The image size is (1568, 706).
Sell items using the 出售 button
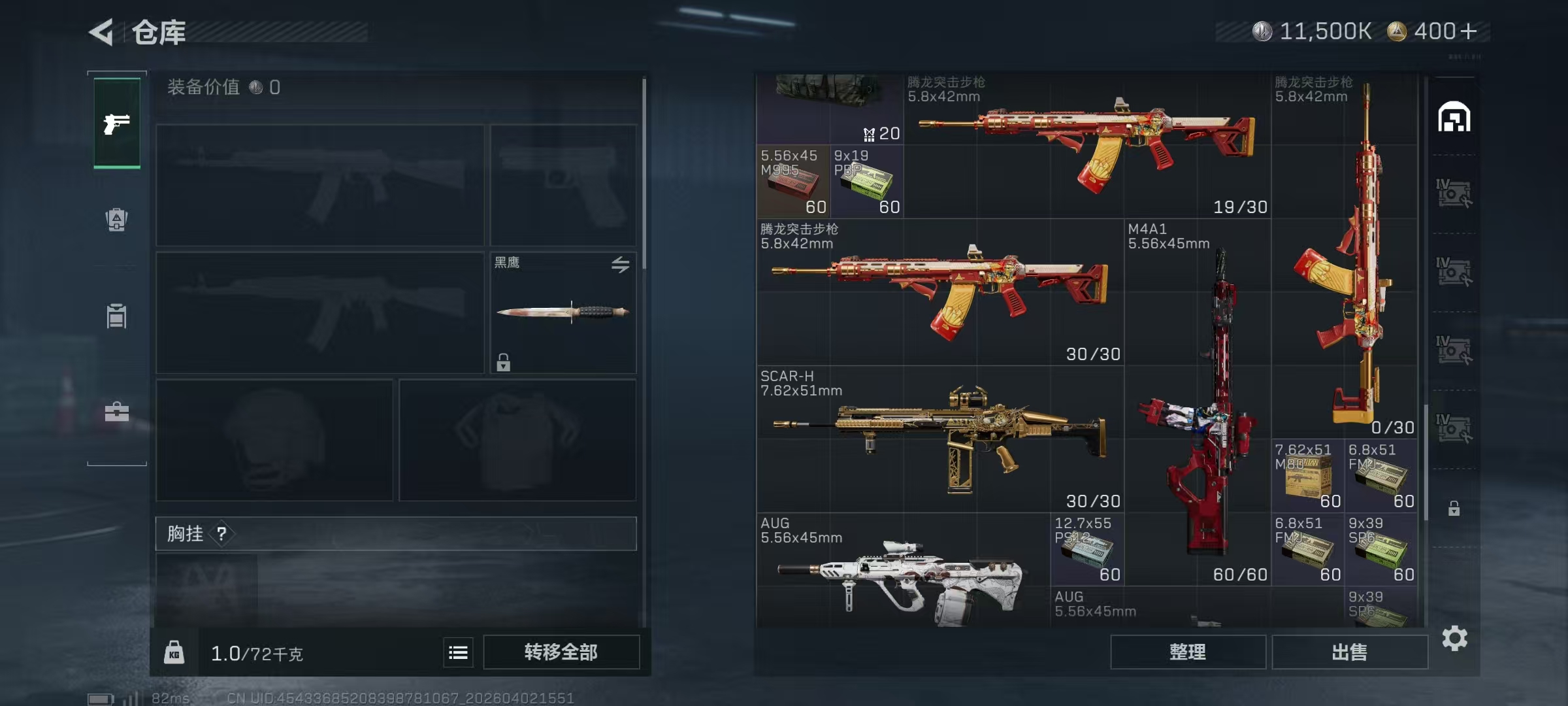(x=1349, y=652)
